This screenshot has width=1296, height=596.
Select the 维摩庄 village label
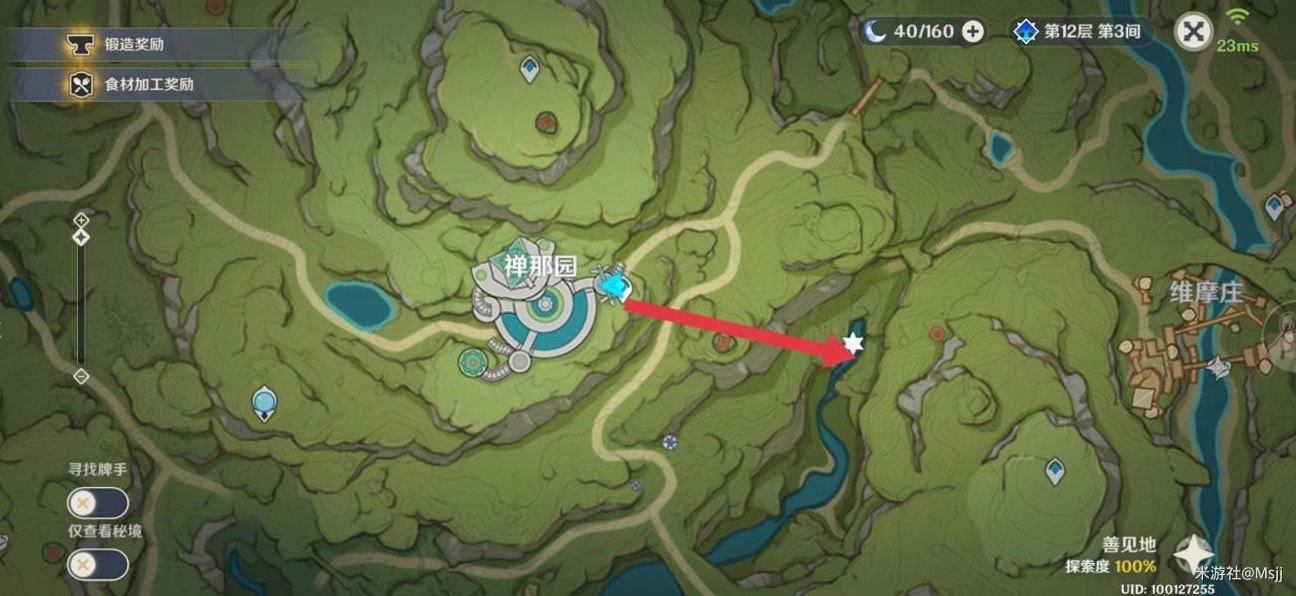point(1206,291)
